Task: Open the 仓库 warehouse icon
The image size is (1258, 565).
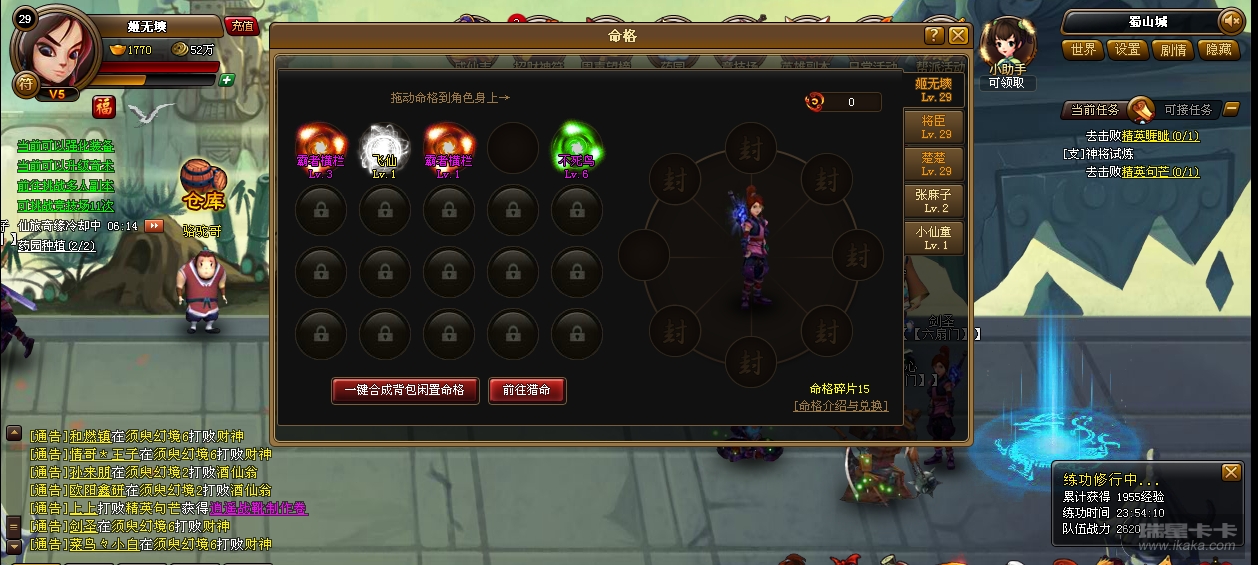Action: tap(202, 185)
